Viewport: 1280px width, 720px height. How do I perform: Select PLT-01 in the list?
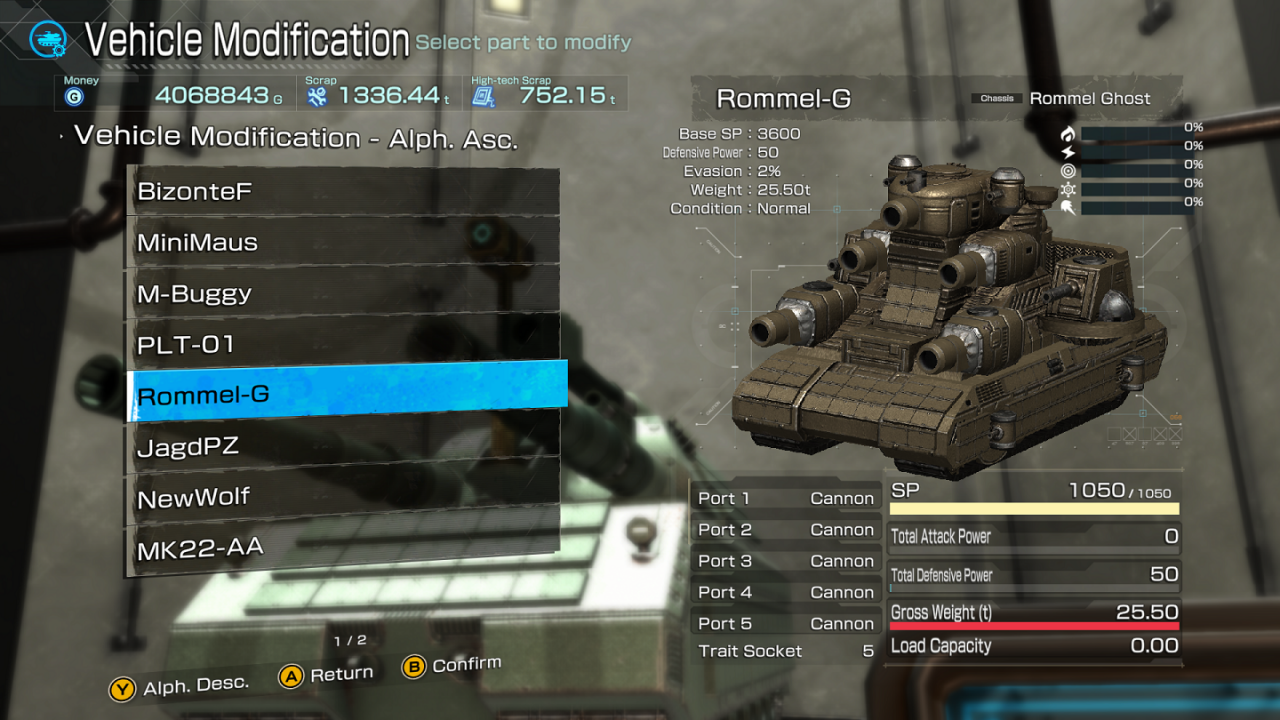click(342, 344)
